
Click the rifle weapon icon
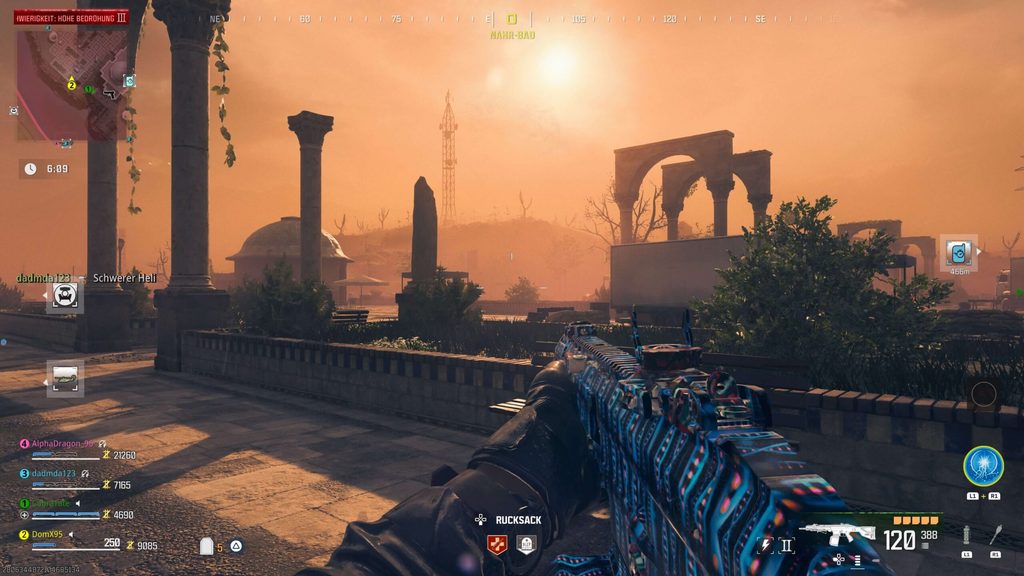click(x=836, y=533)
